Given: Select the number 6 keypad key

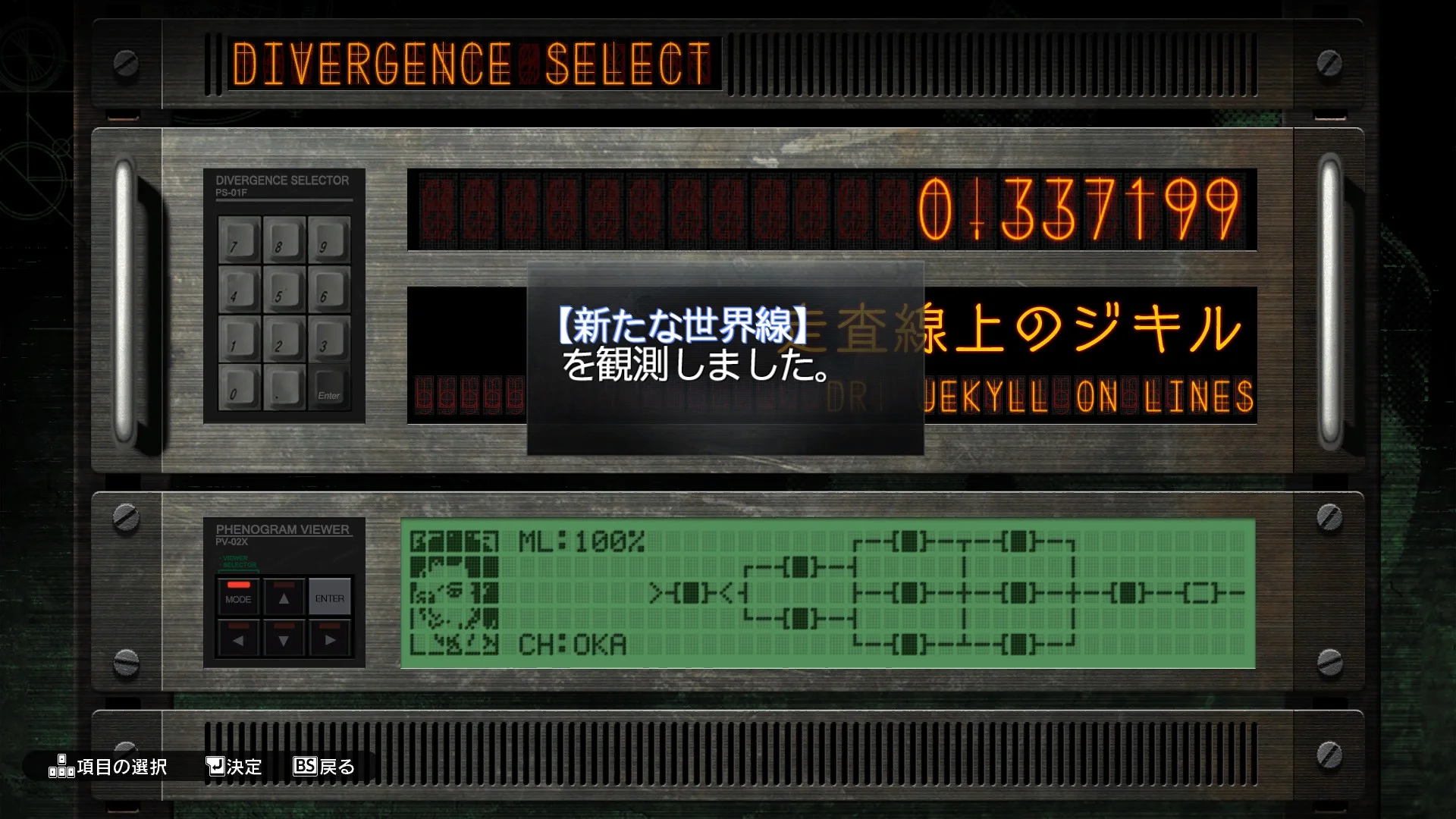Looking at the screenshot, I should [x=329, y=289].
